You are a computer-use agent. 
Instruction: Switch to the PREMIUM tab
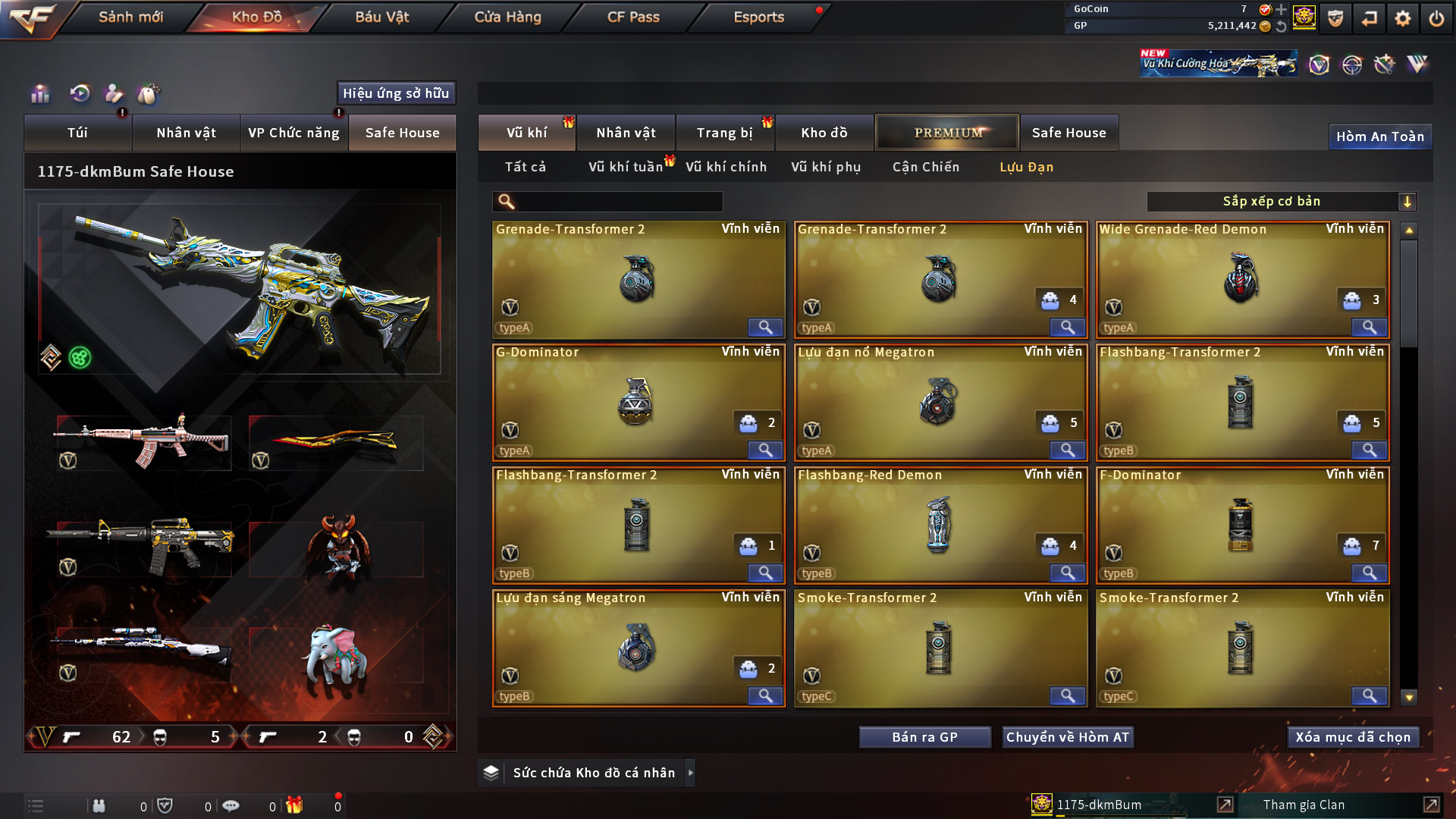pyautogui.click(x=948, y=133)
